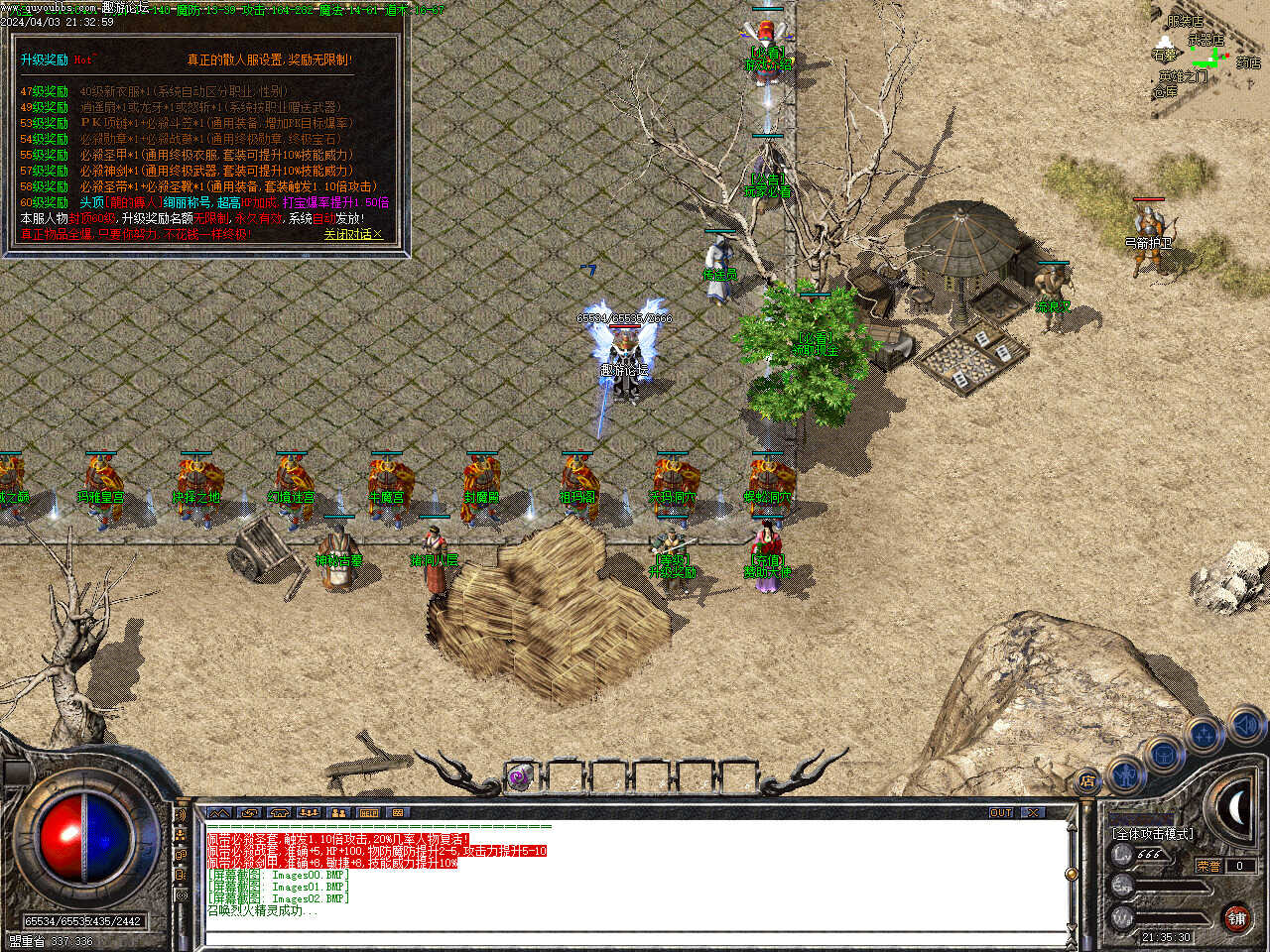This screenshot has height=952, width=1270.
Task: Click the OUT button above chat
Action: coord(1000,812)
